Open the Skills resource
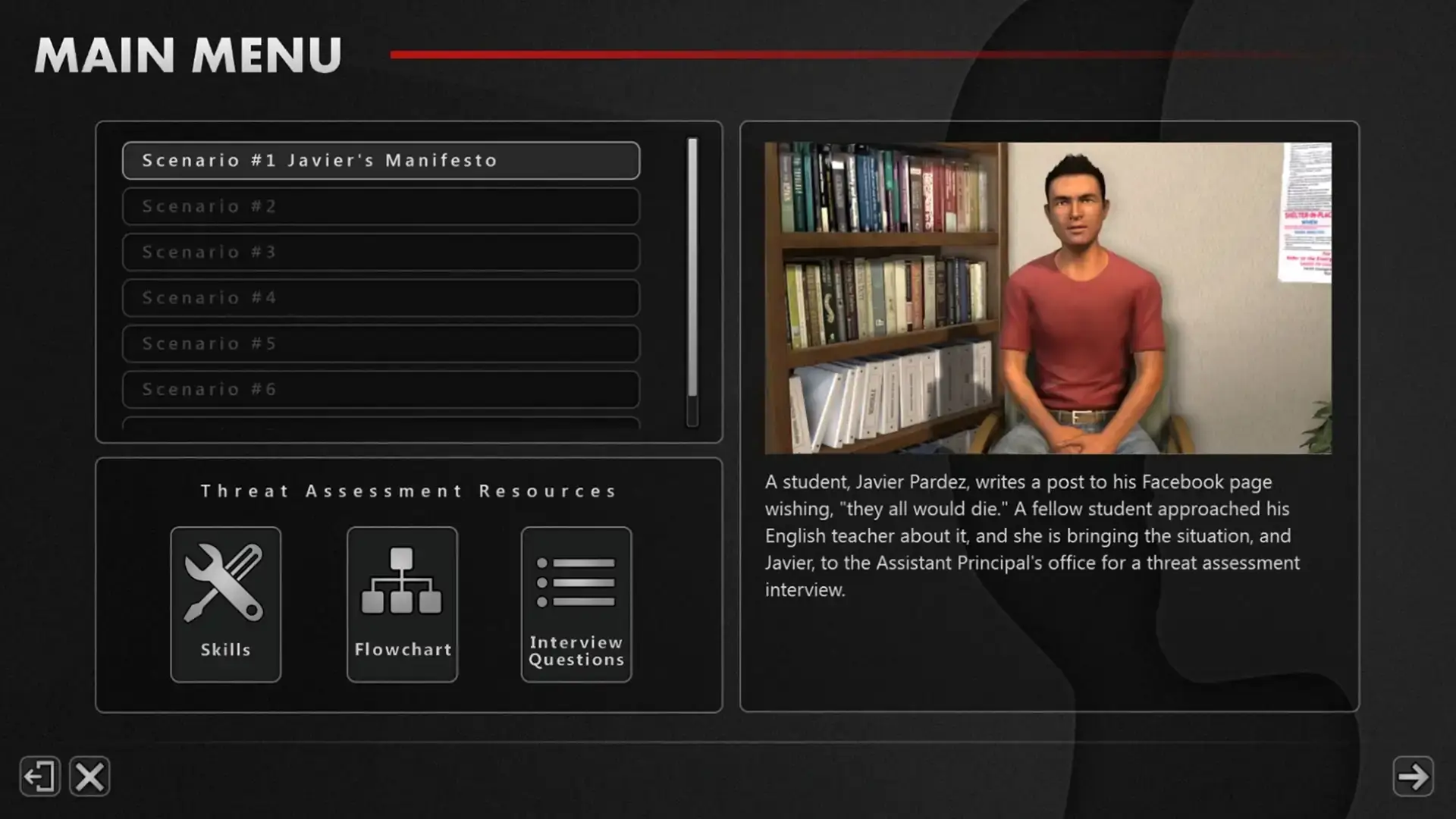Image resolution: width=1456 pixels, height=819 pixels. tap(225, 604)
